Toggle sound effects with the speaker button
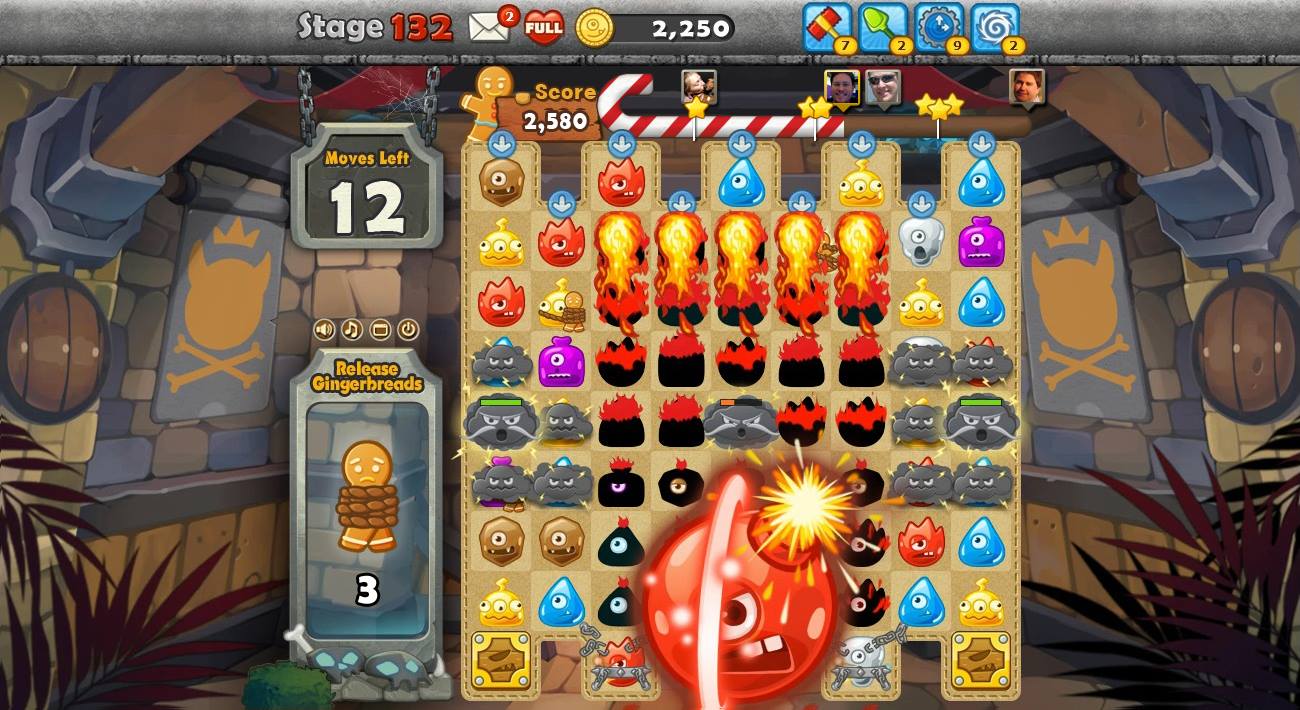 (324, 329)
